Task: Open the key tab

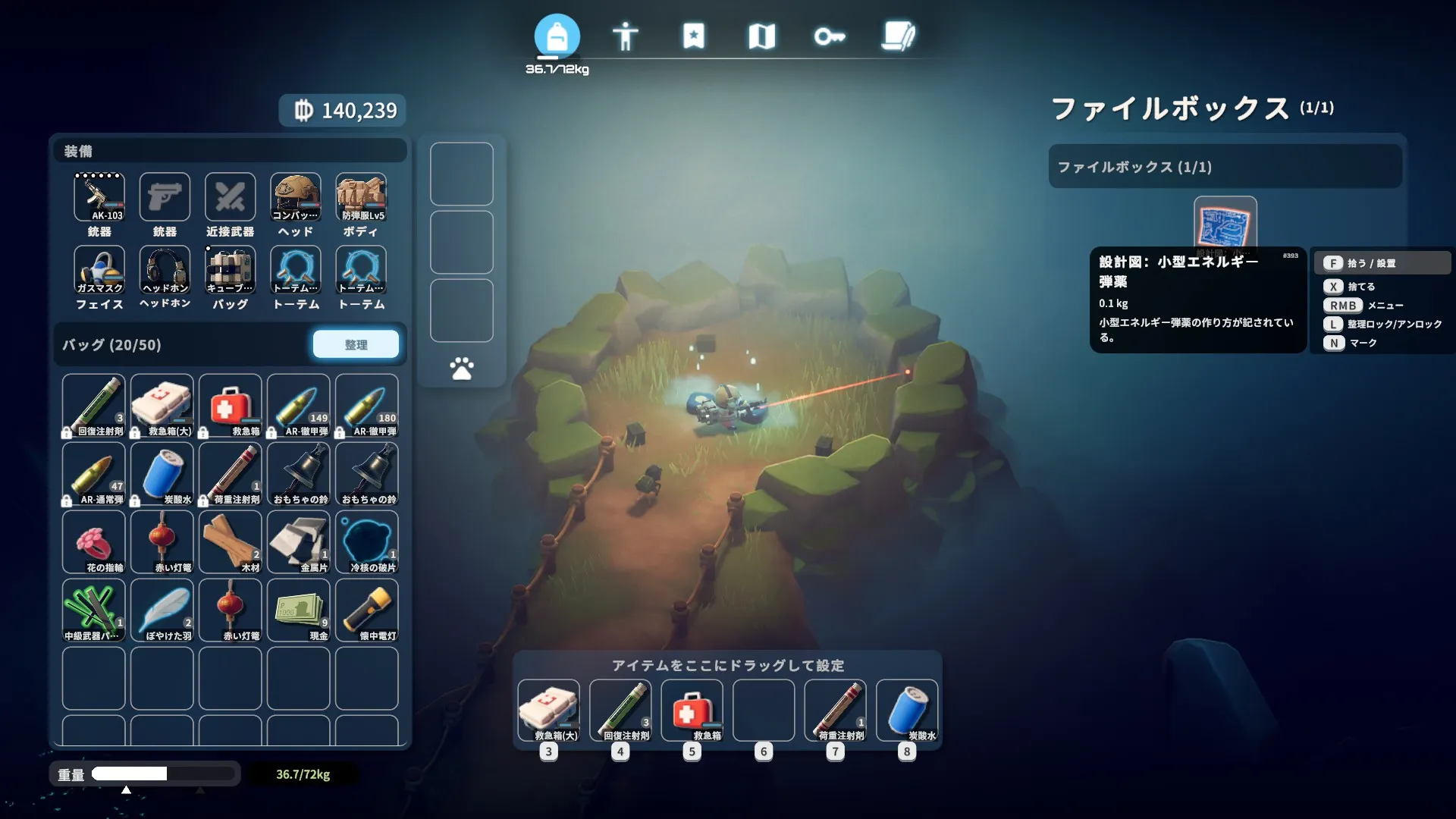Action: [x=830, y=36]
